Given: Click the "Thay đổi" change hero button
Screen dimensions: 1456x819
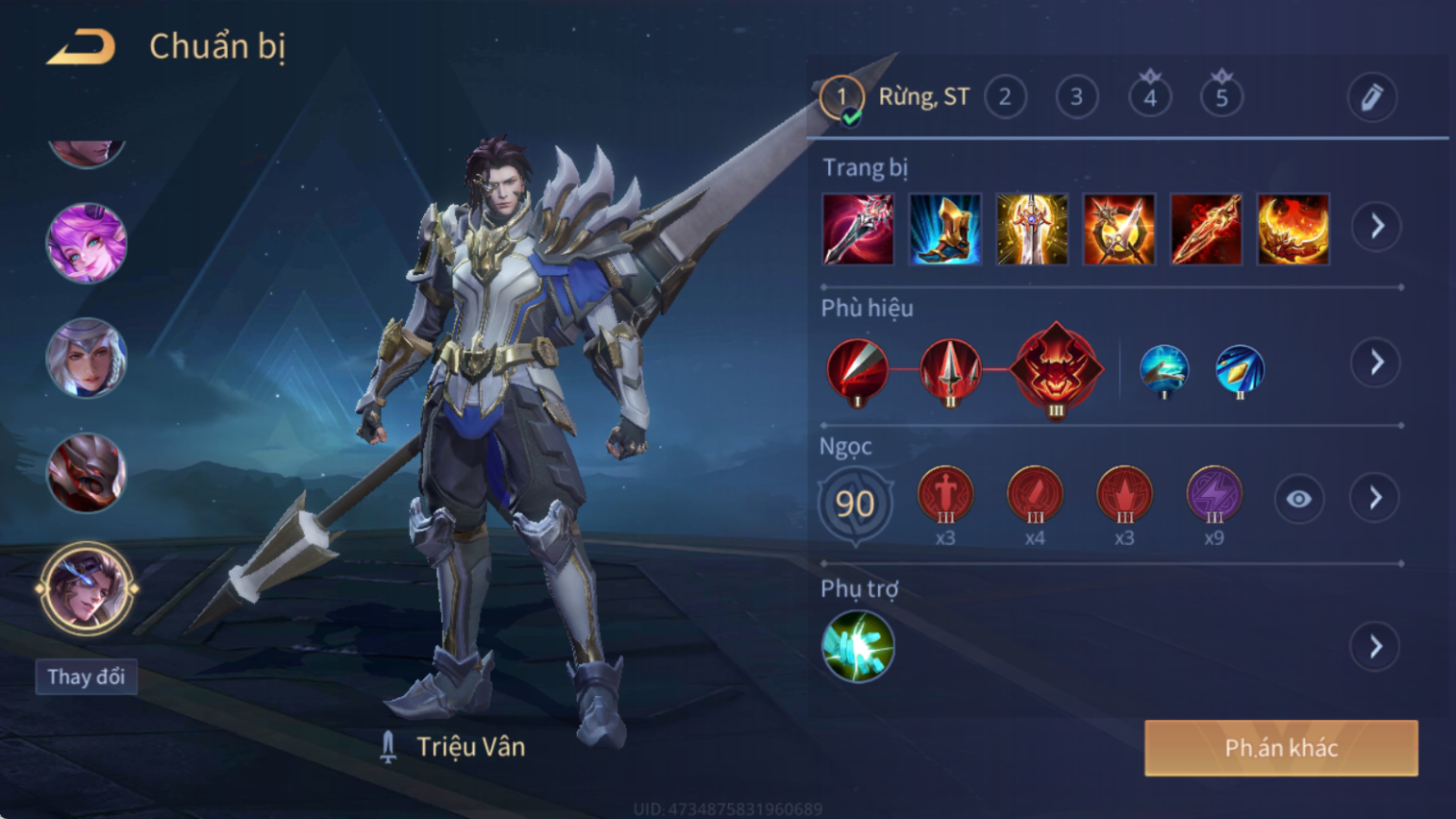Looking at the screenshot, I should (87, 677).
